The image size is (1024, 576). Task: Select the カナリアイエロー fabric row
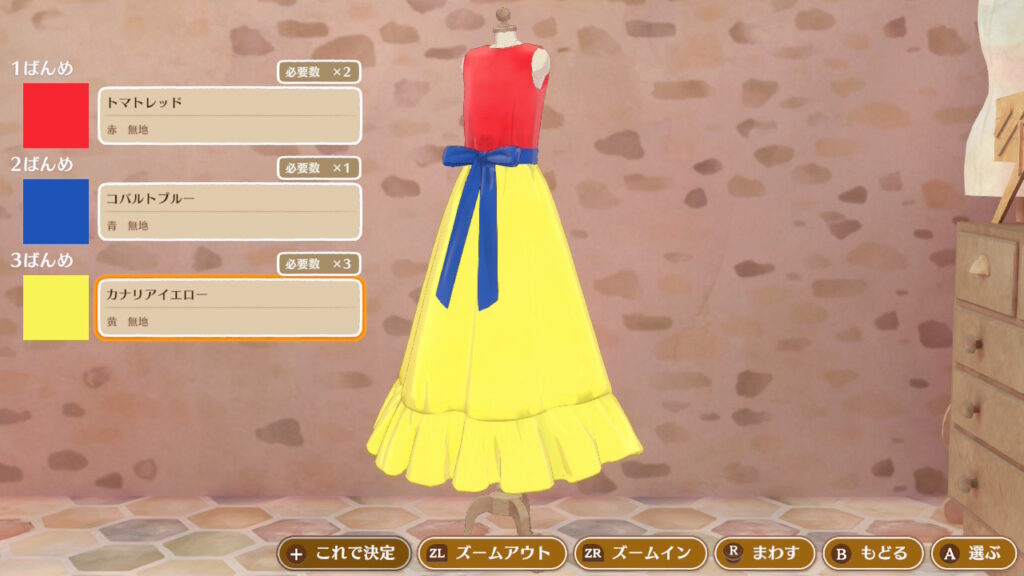coord(229,308)
